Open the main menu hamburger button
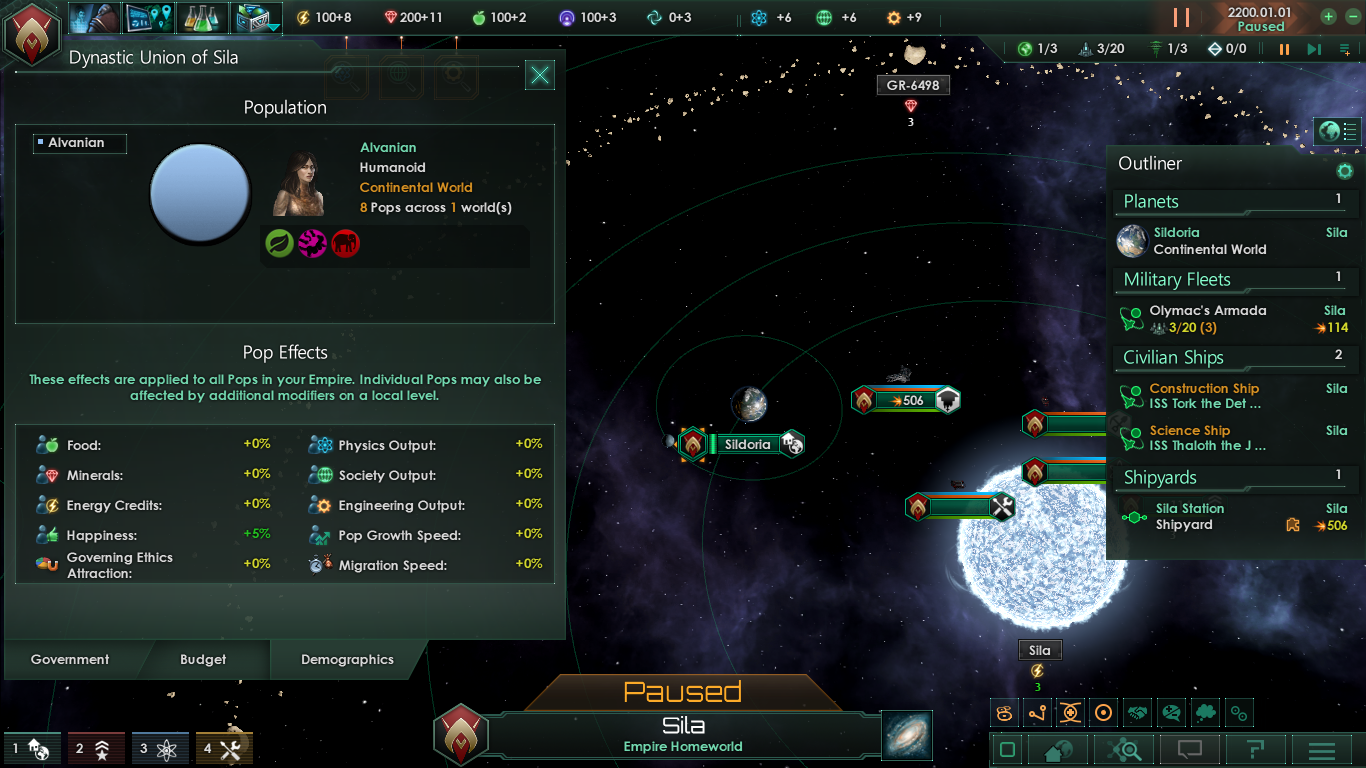The height and width of the screenshot is (768, 1366). click(x=1322, y=750)
